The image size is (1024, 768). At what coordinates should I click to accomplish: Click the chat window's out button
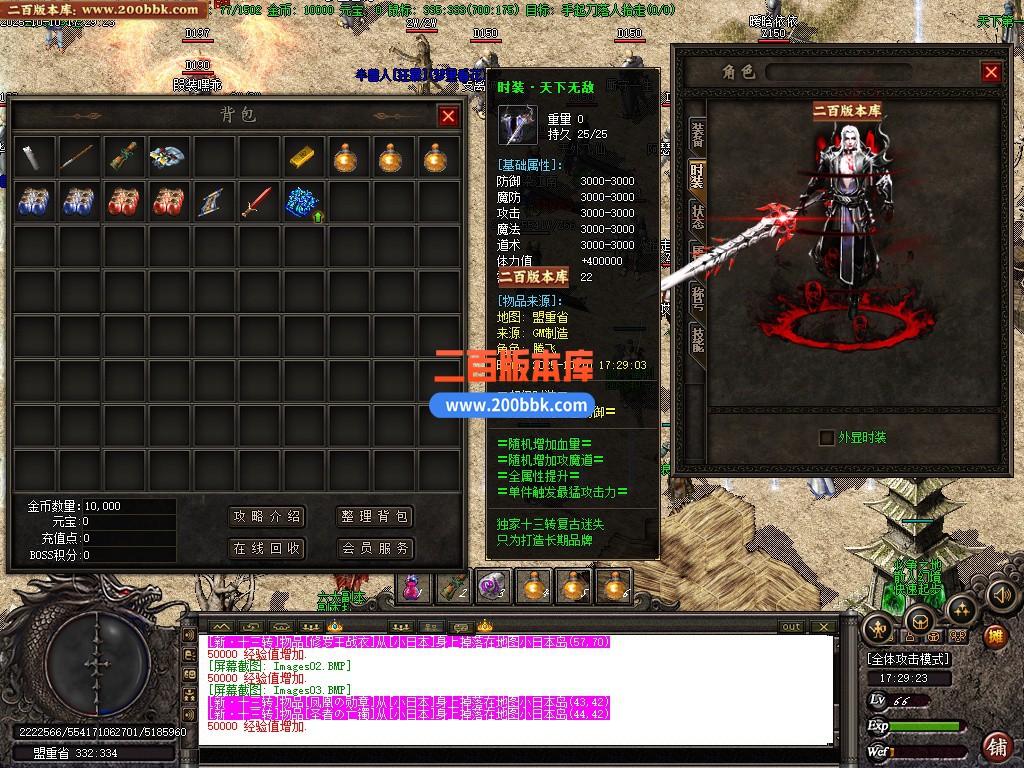click(791, 627)
